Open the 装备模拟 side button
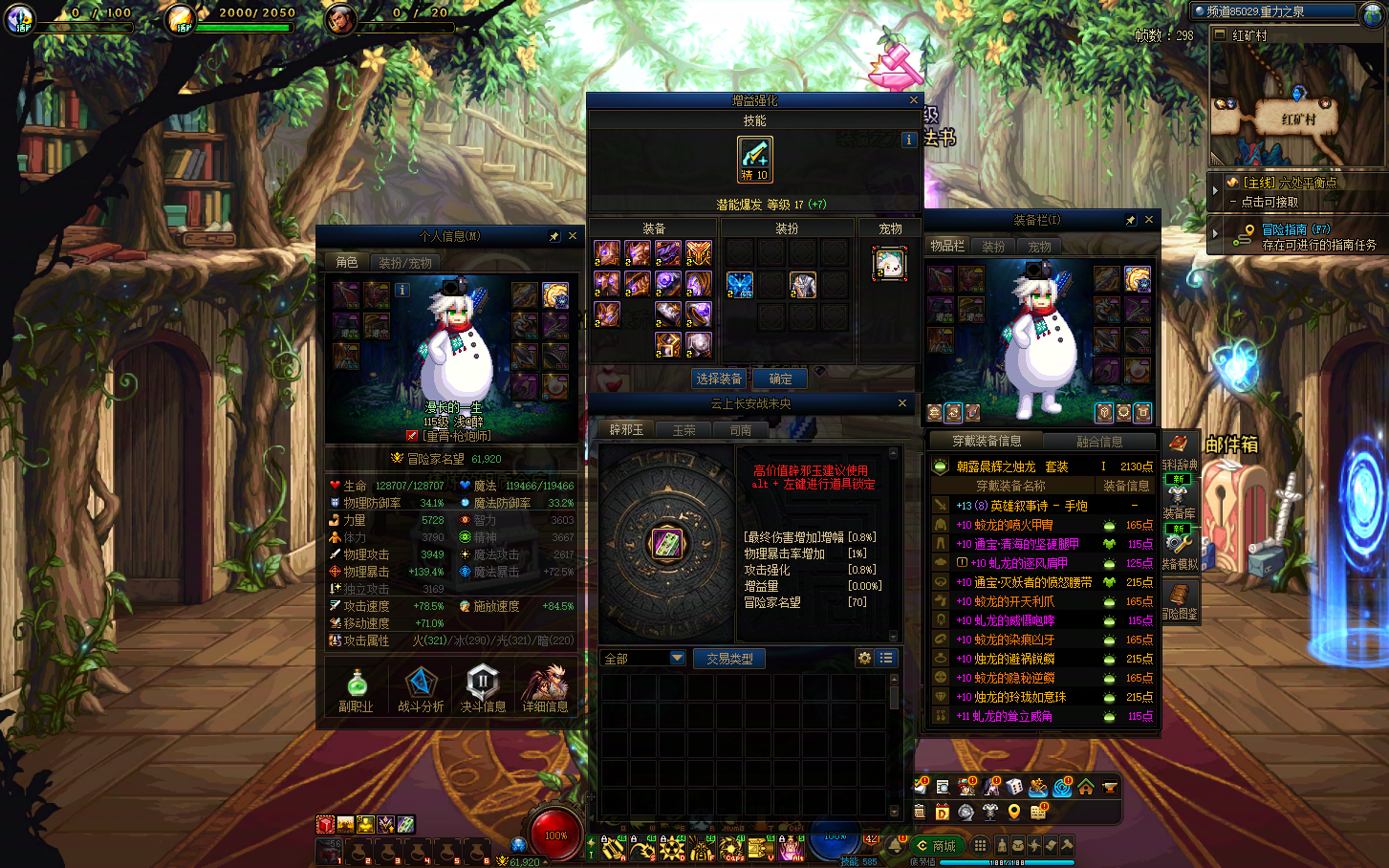This screenshot has width=1389, height=868. point(1180,550)
